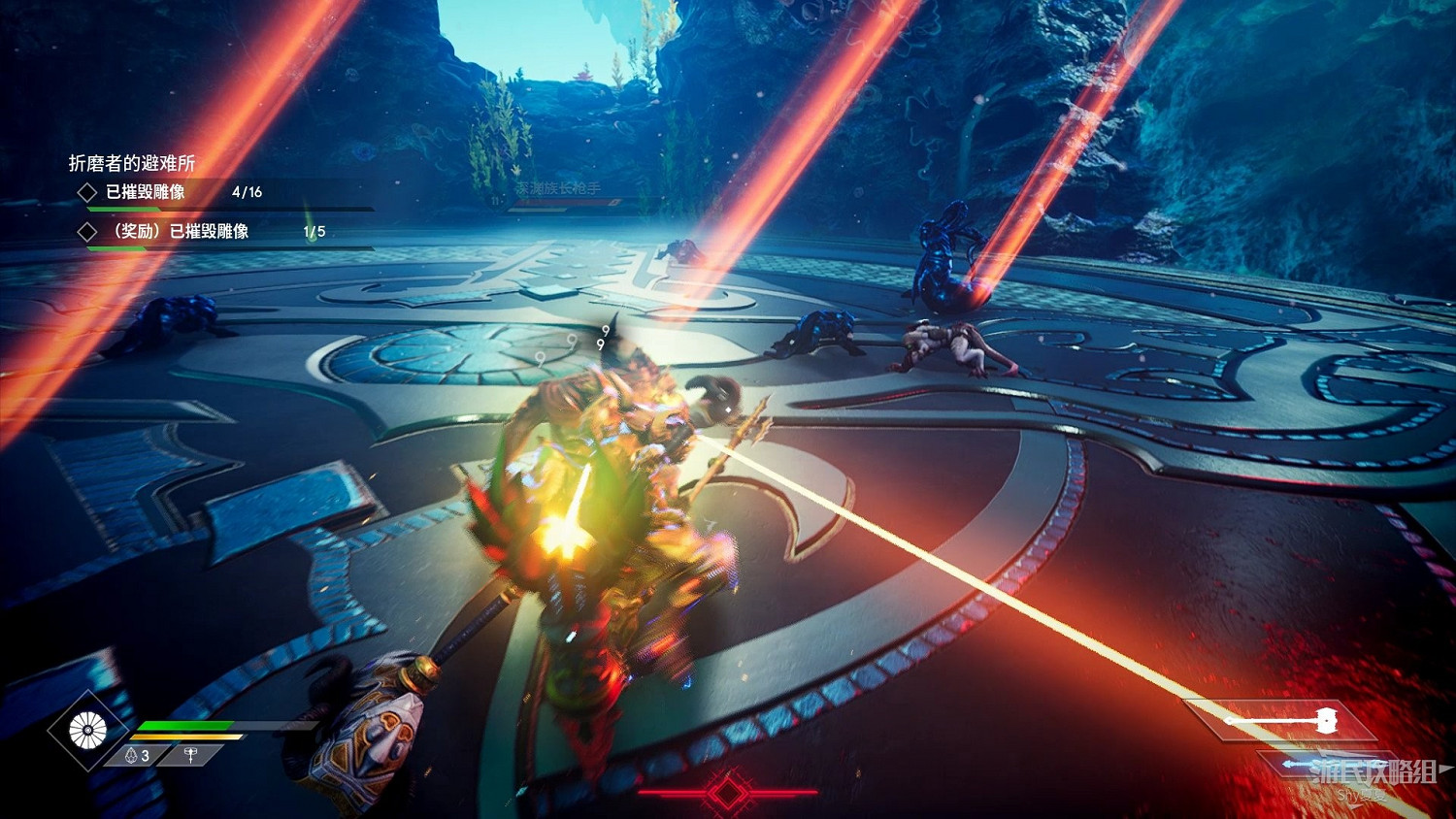Click the small banner icon beside life stones

[x=191, y=755]
